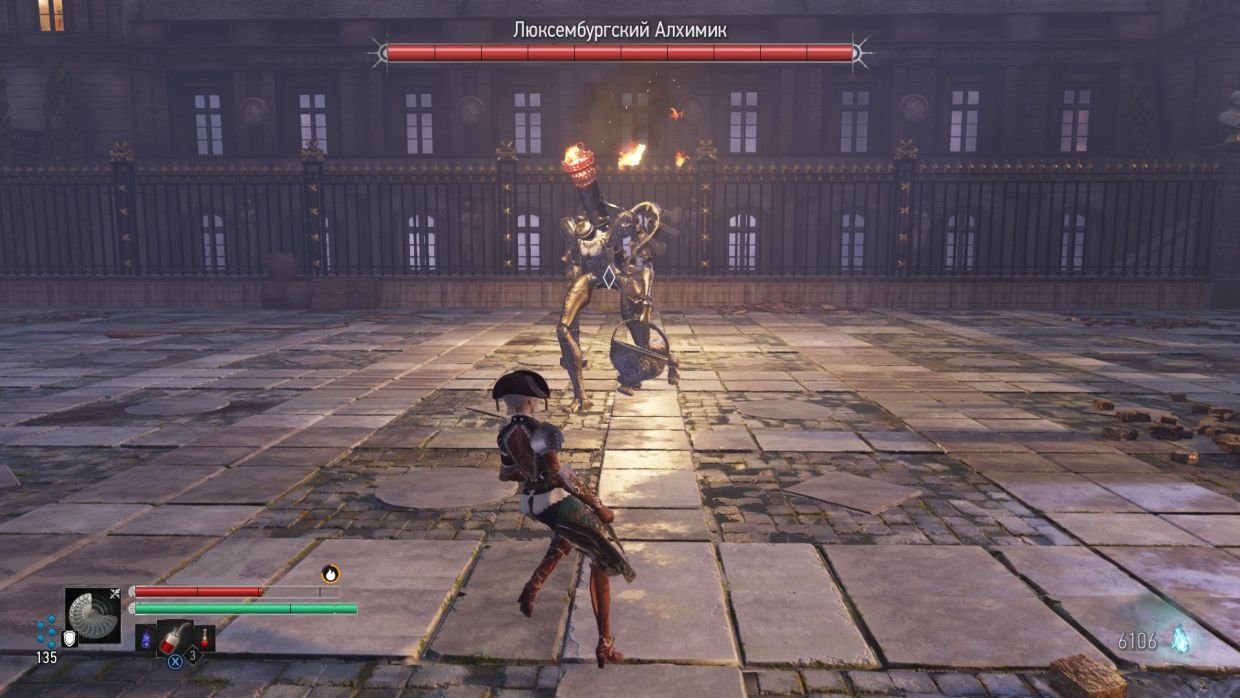Select the fan weapon icon
Screen dimensions: 1240x698
click(93, 615)
